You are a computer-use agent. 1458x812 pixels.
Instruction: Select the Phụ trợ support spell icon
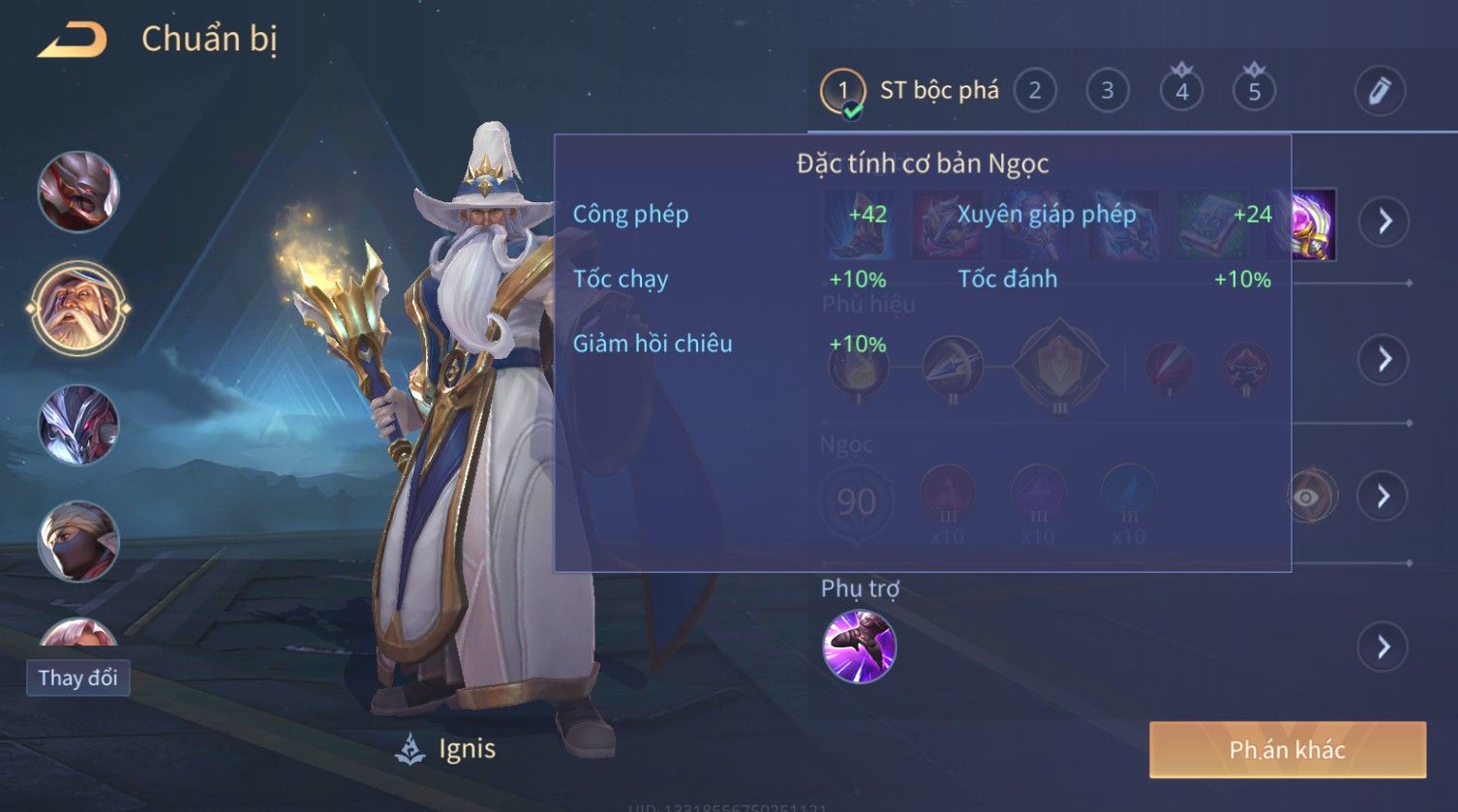[x=859, y=647]
